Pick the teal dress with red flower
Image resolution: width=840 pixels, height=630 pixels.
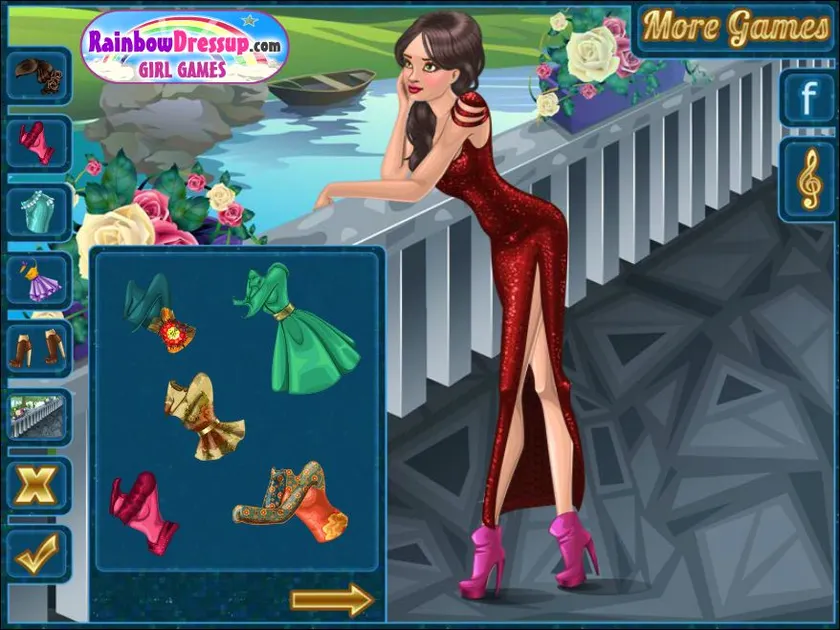tap(159, 313)
